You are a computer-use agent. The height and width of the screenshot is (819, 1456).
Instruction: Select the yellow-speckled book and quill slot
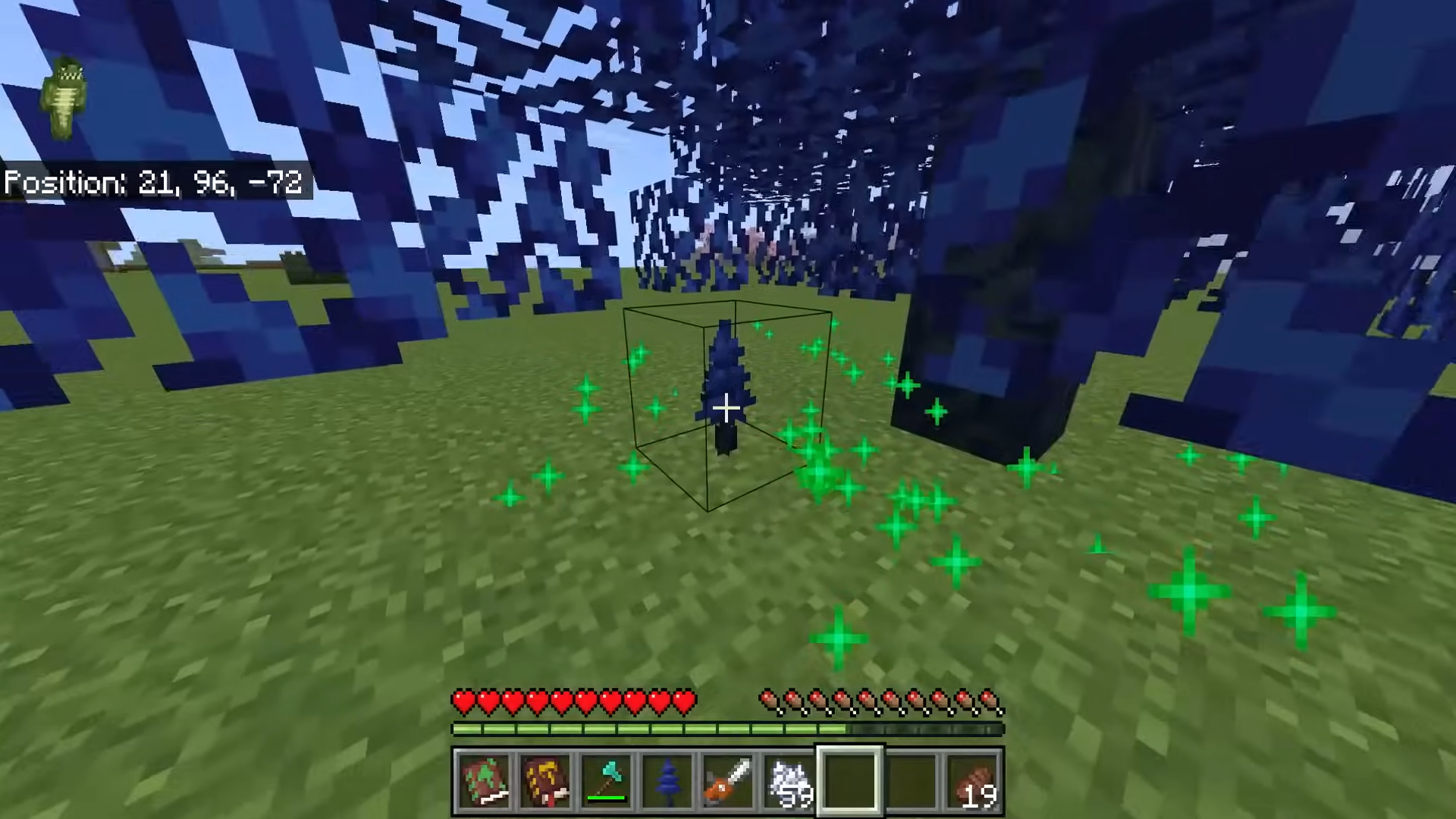[546, 782]
